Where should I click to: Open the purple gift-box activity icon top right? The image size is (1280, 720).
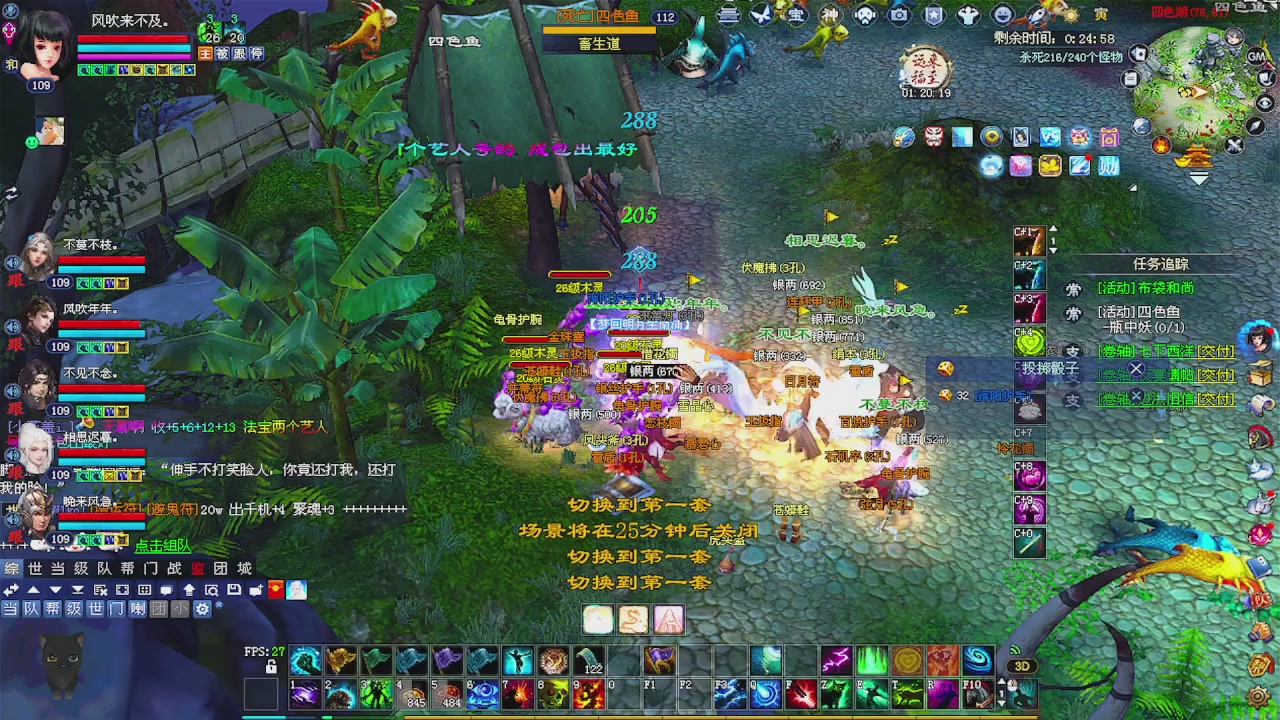(x=1108, y=138)
